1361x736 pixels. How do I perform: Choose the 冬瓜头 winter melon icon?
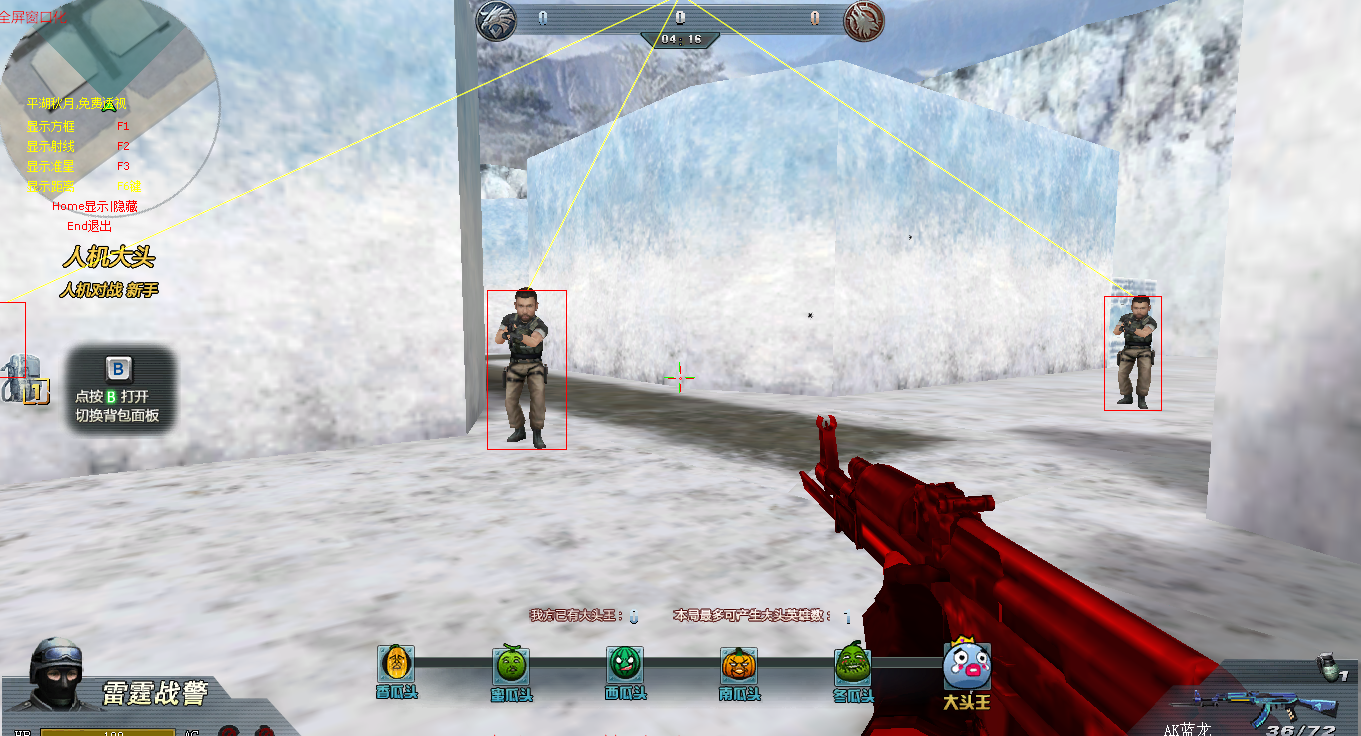[853, 663]
